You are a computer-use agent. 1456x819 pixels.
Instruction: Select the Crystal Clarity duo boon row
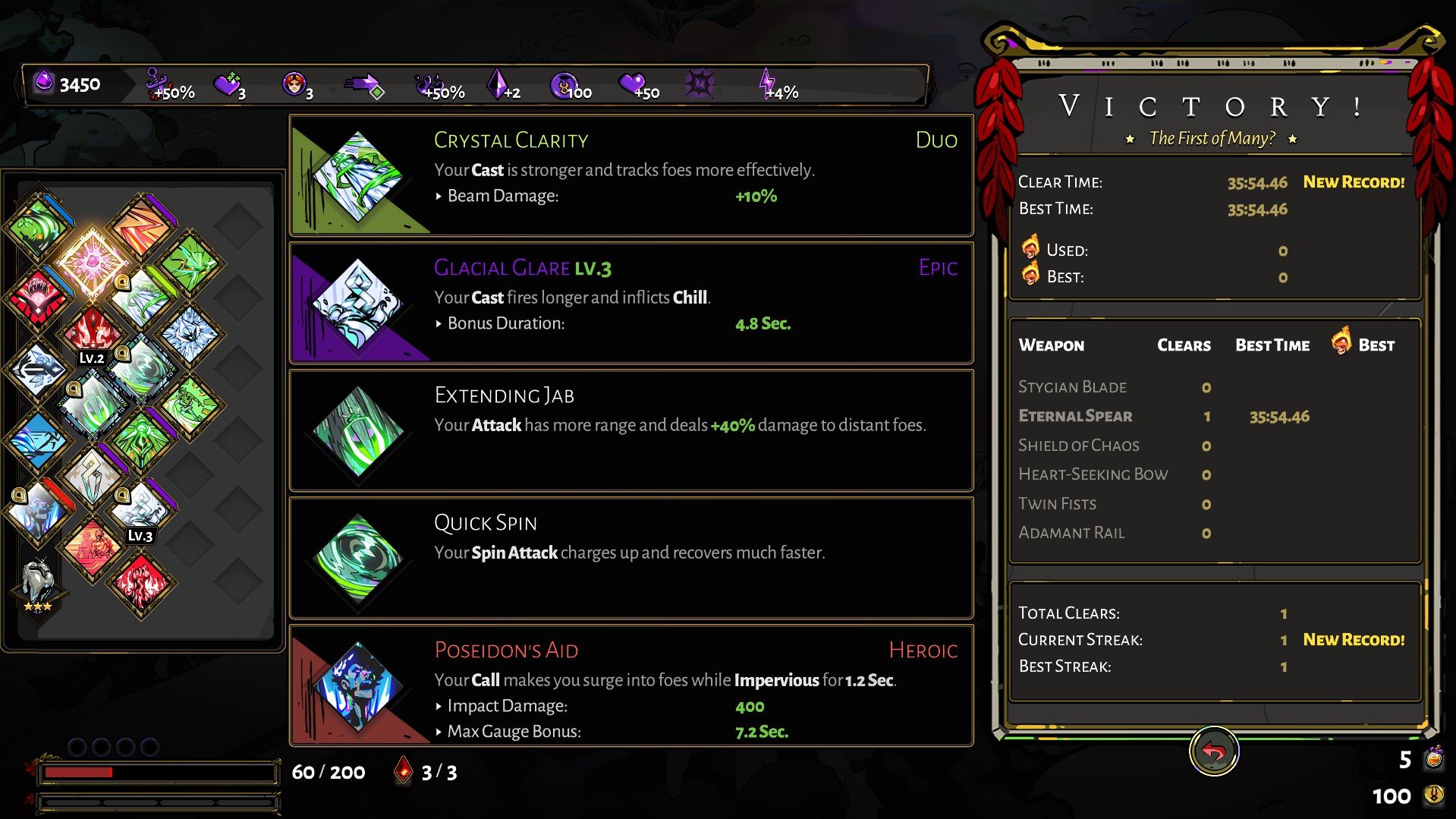[631, 175]
